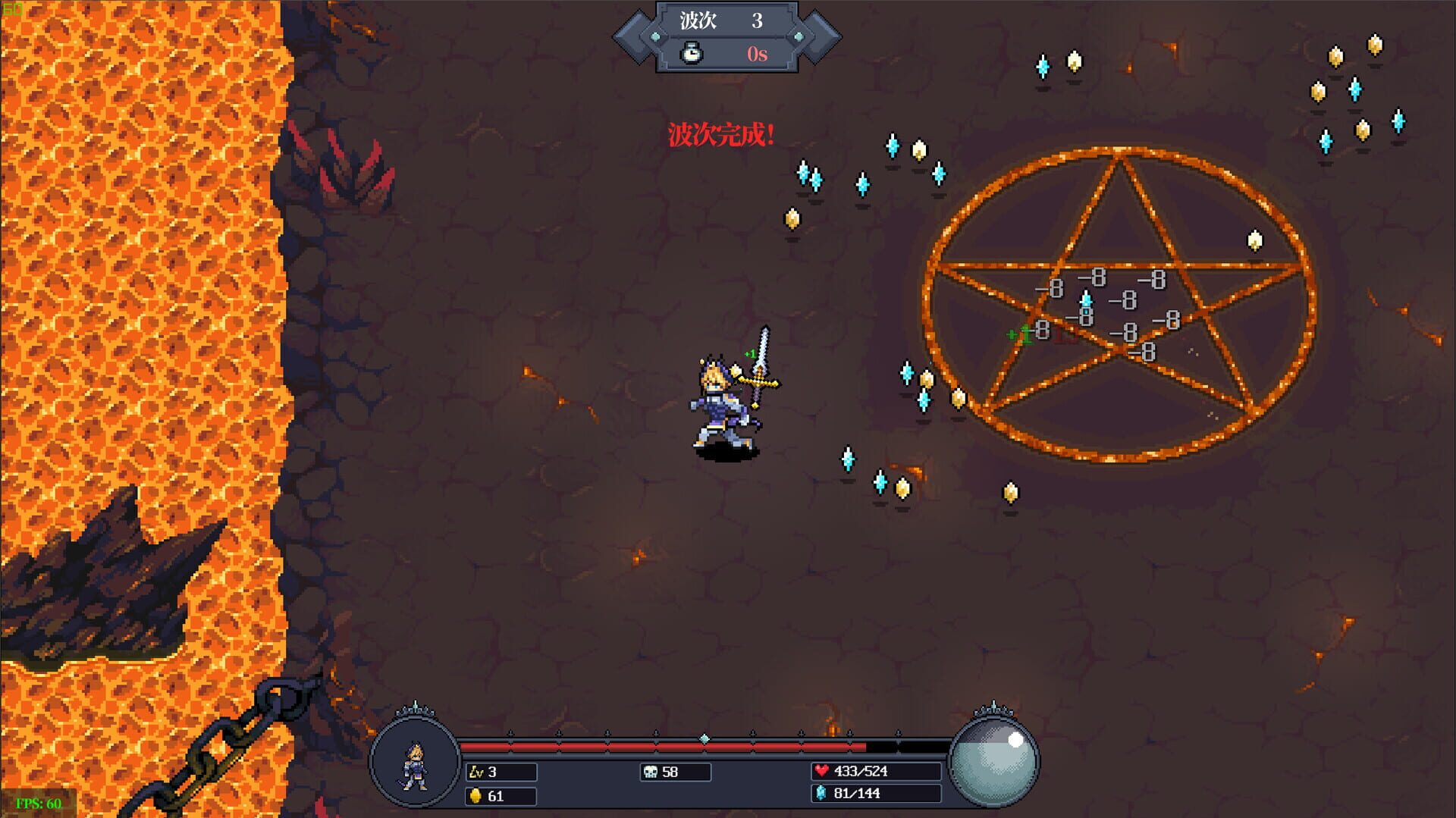This screenshot has height=818, width=1456.
Task: Select the gold coin icon showing 61
Action: 475,797
